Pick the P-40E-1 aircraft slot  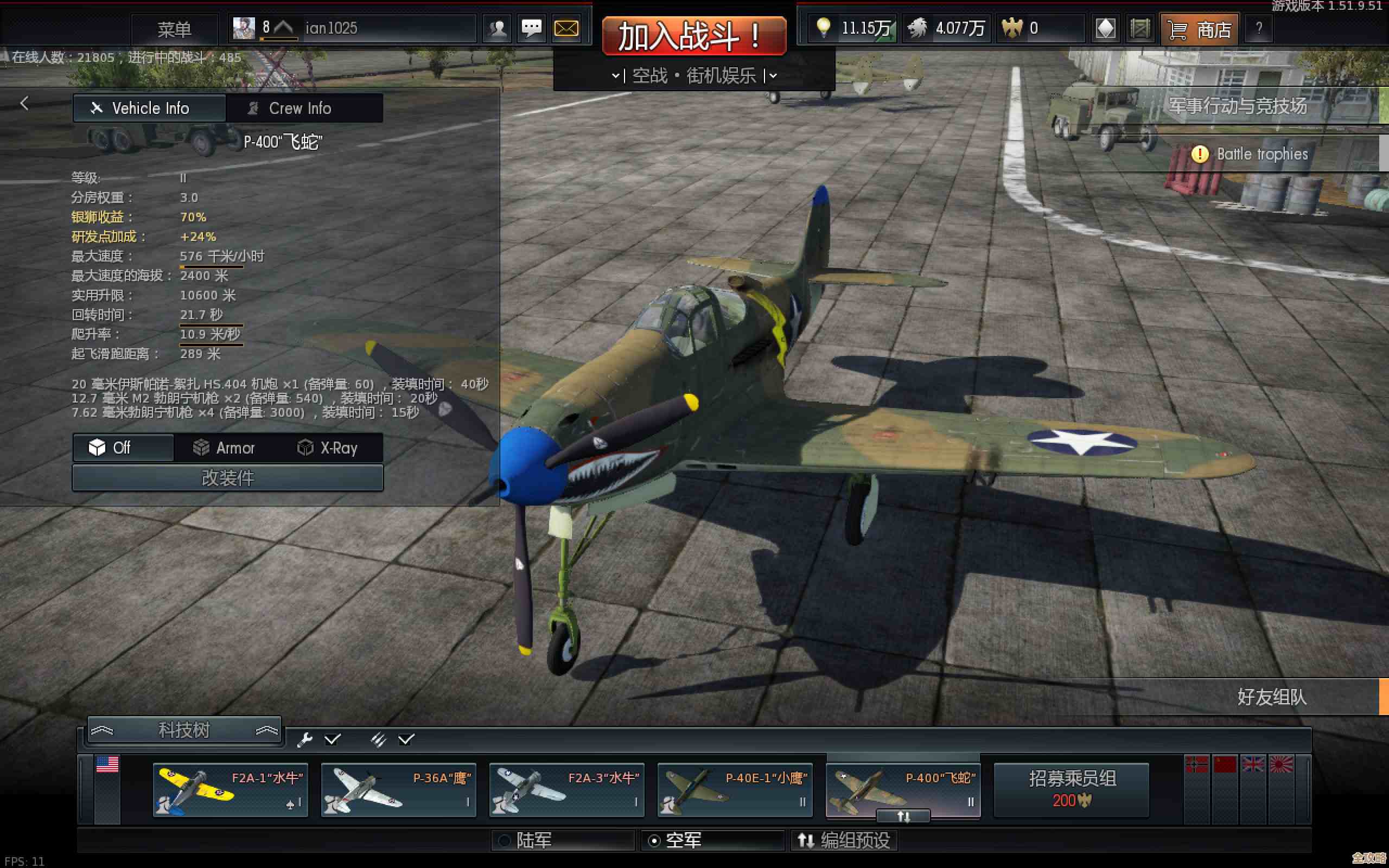coord(735,790)
